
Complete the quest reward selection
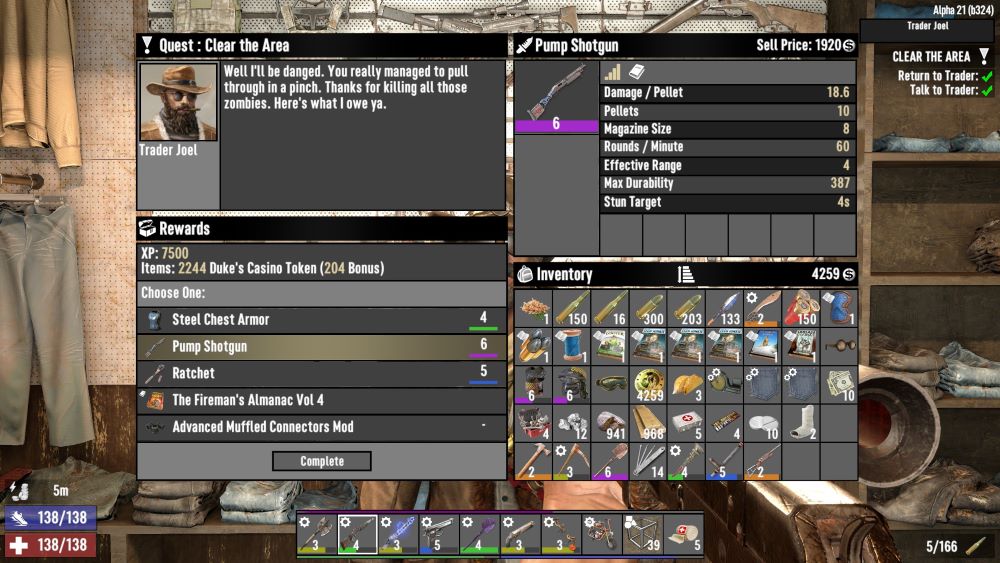pos(321,461)
